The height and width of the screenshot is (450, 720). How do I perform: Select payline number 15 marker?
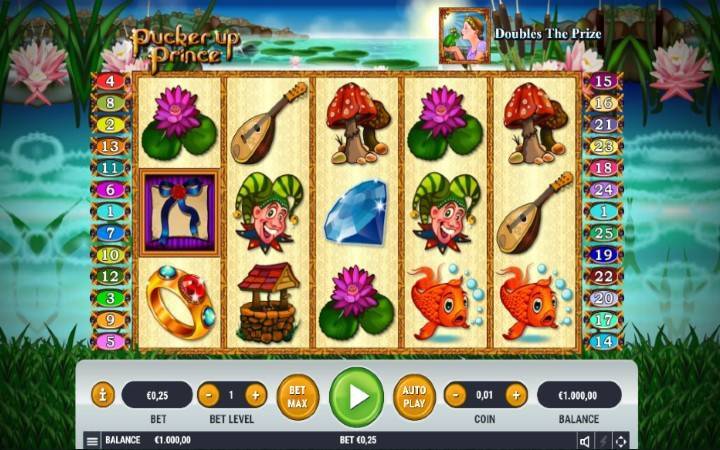click(x=602, y=81)
